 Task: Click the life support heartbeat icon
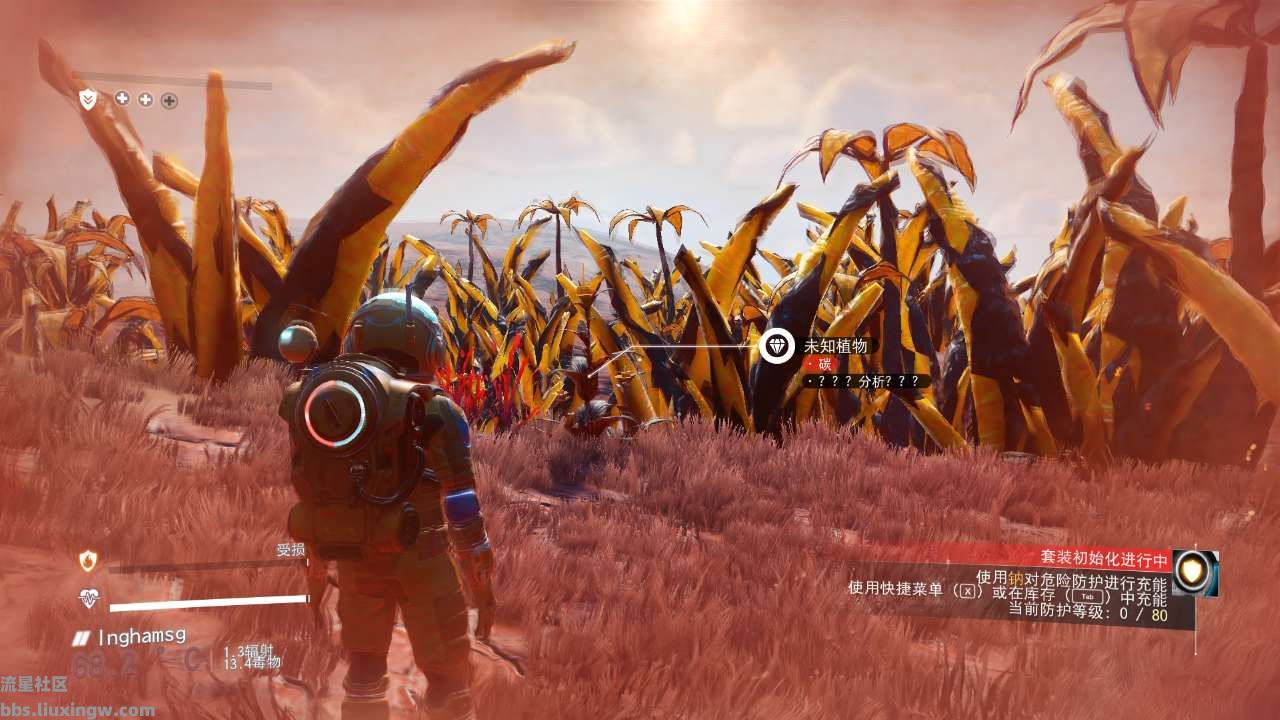point(89,599)
